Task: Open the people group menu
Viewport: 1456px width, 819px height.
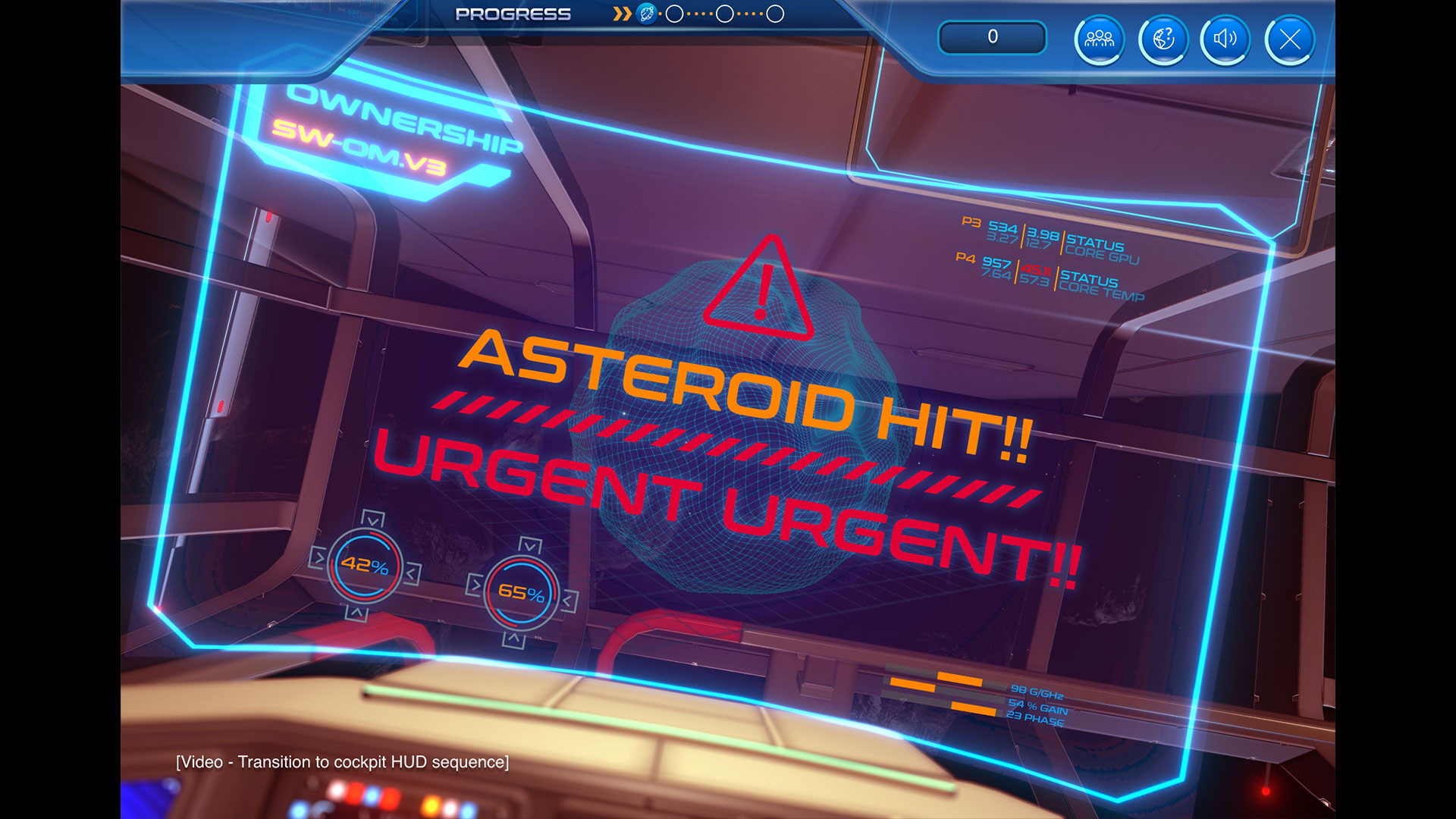Action: (1099, 39)
